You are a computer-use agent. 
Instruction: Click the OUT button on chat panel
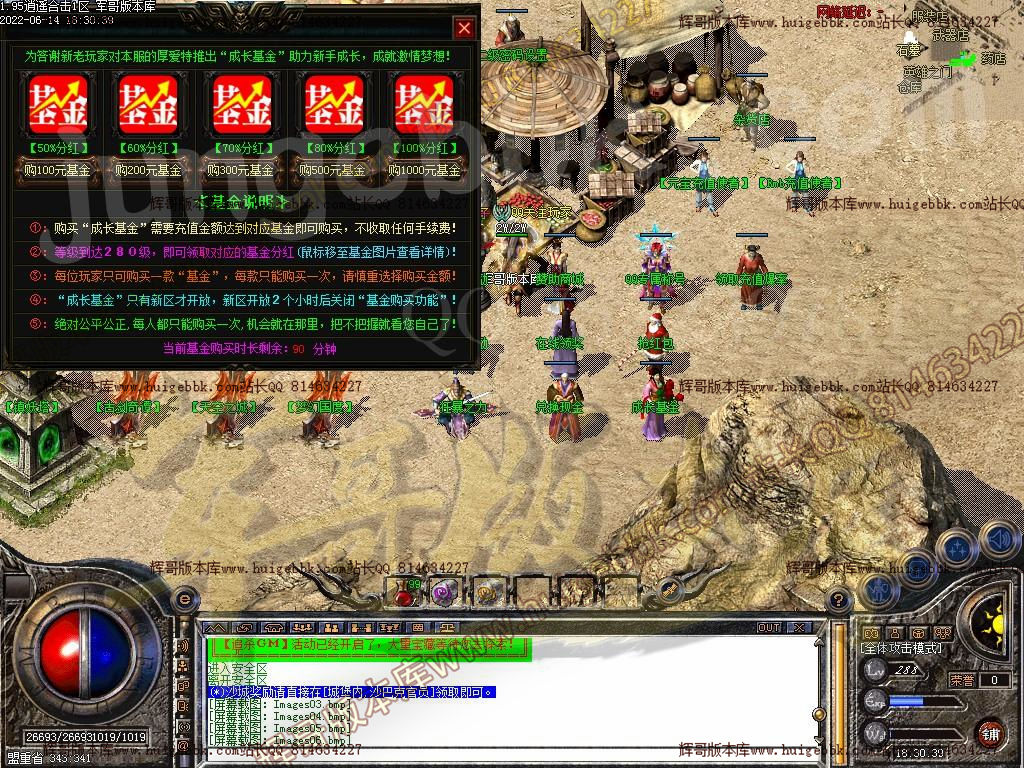769,627
